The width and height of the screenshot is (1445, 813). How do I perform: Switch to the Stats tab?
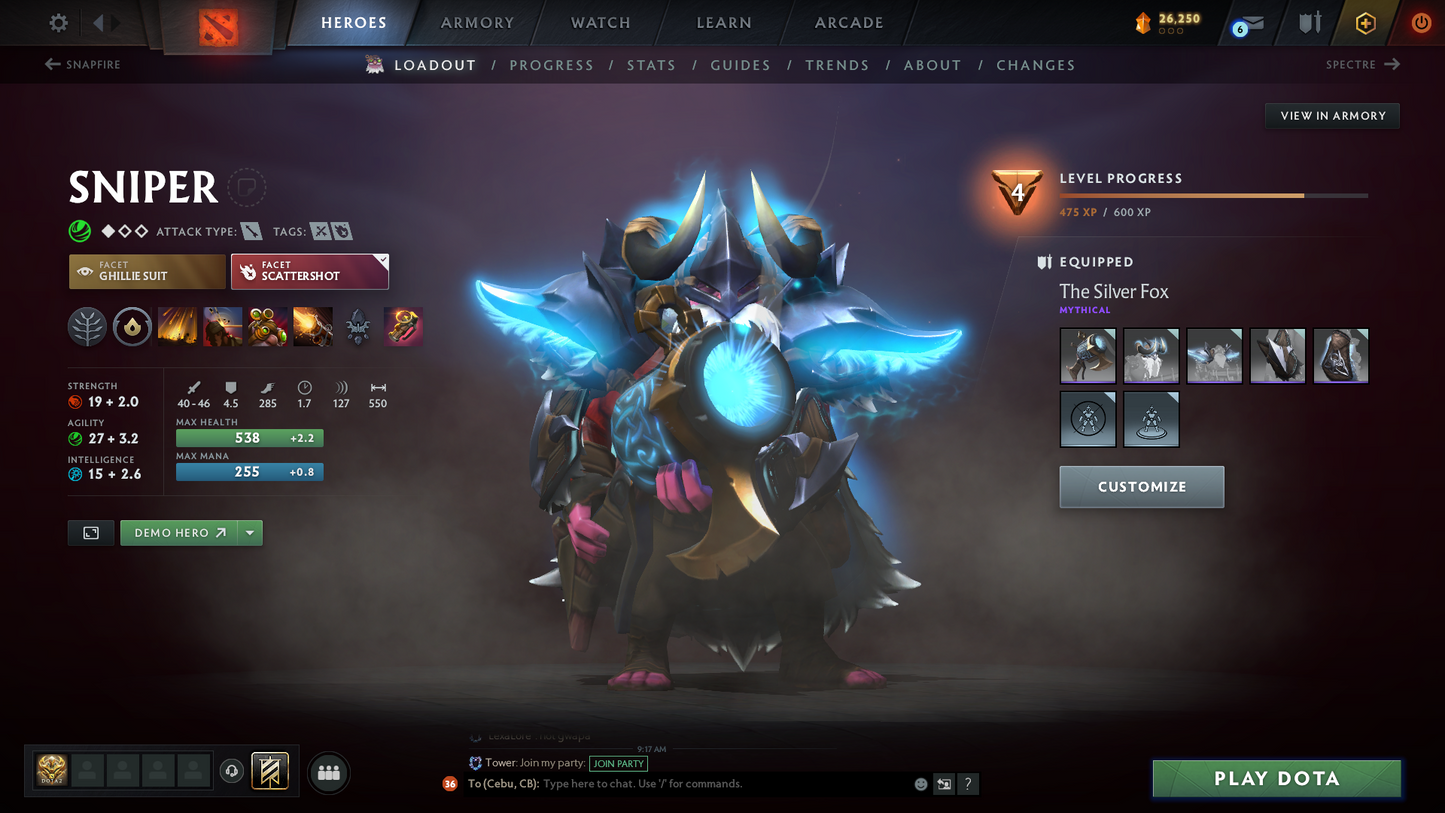click(651, 65)
